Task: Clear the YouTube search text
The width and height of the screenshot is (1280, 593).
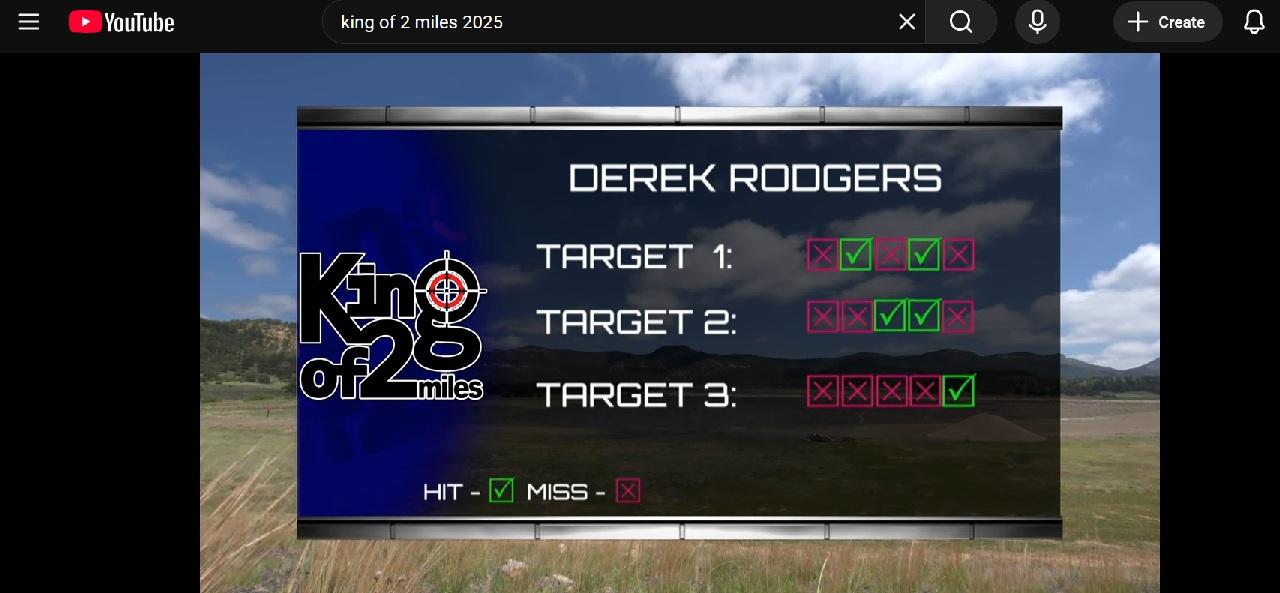Action: (907, 22)
